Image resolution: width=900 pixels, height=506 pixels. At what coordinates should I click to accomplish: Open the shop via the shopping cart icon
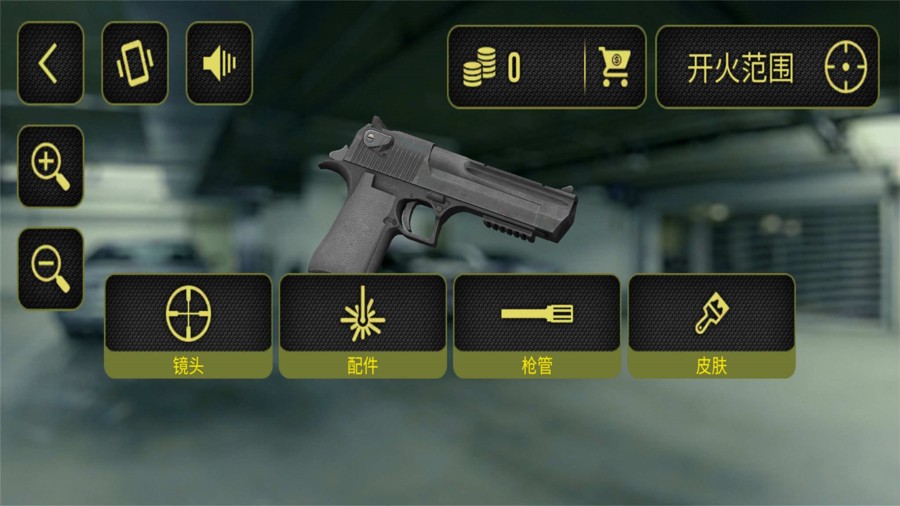point(614,67)
